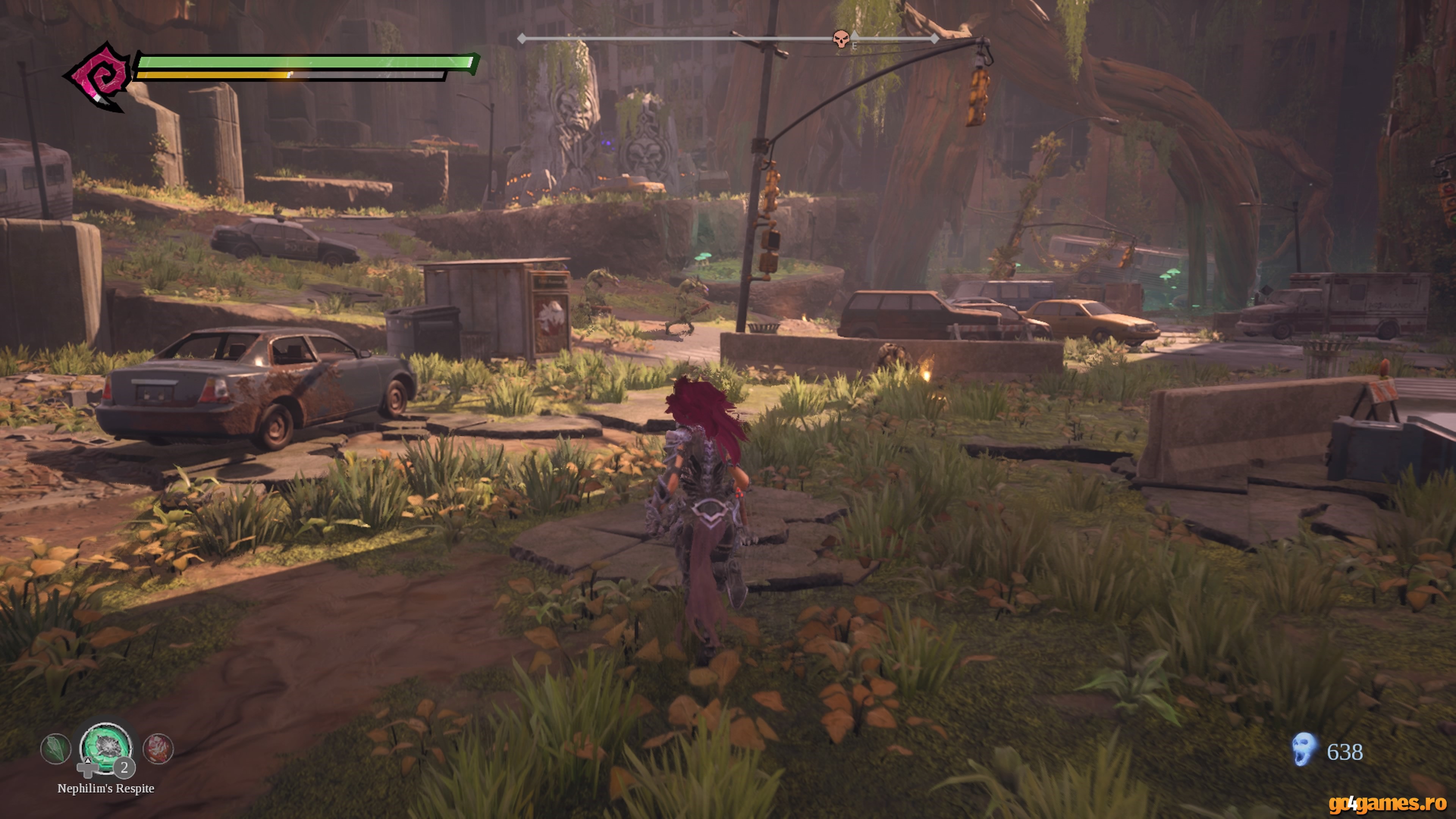Click the skull marker on the compass

[x=841, y=39]
